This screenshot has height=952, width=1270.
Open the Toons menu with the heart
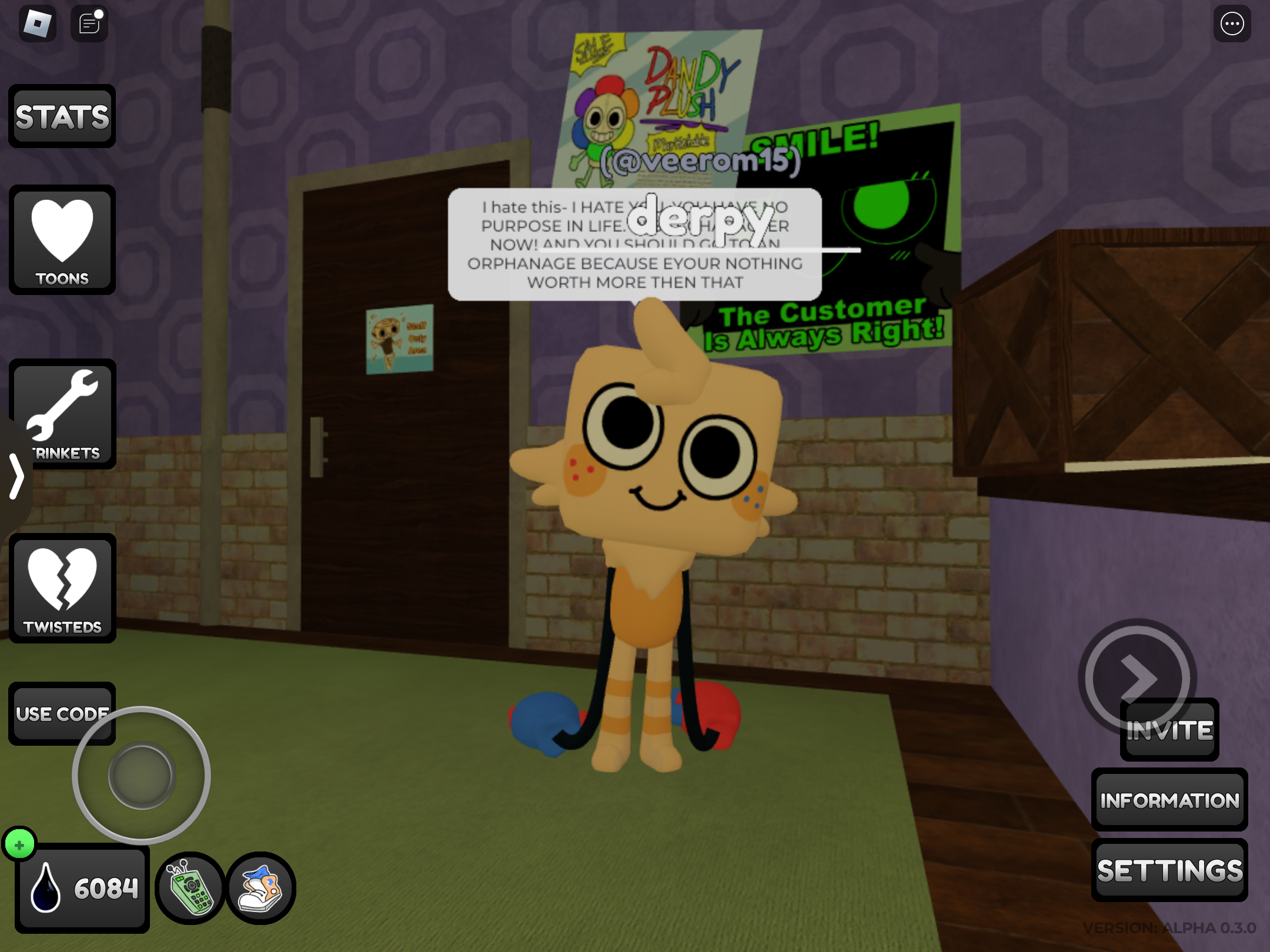(x=62, y=240)
